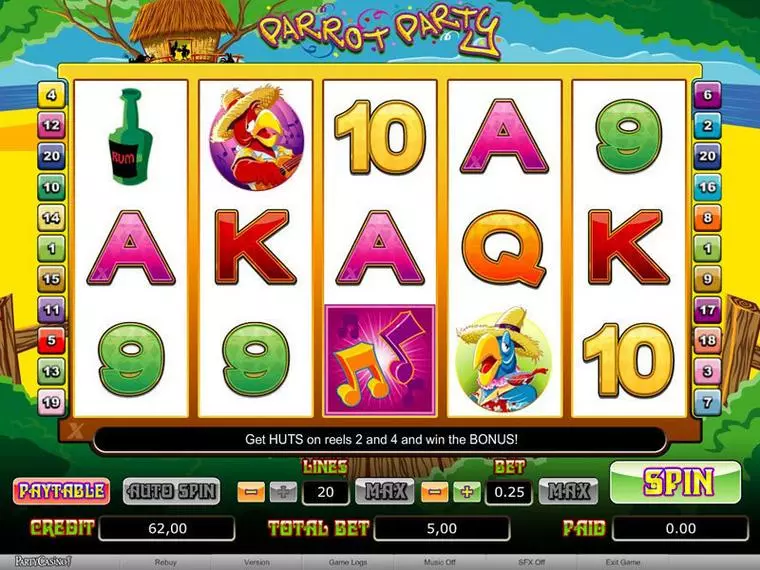Raise the bet amount with plus

tap(466, 491)
